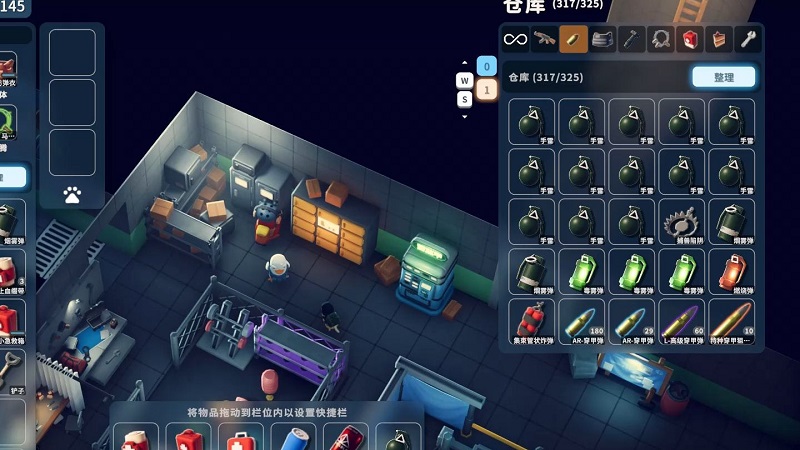
Task: Select the bear trap in the warehouse
Action: pos(682,222)
